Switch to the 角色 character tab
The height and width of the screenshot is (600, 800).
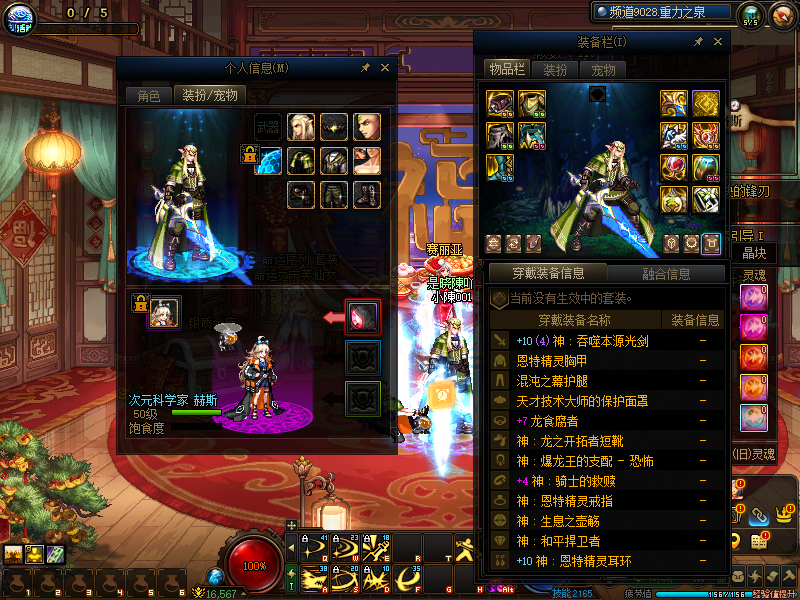(148, 96)
